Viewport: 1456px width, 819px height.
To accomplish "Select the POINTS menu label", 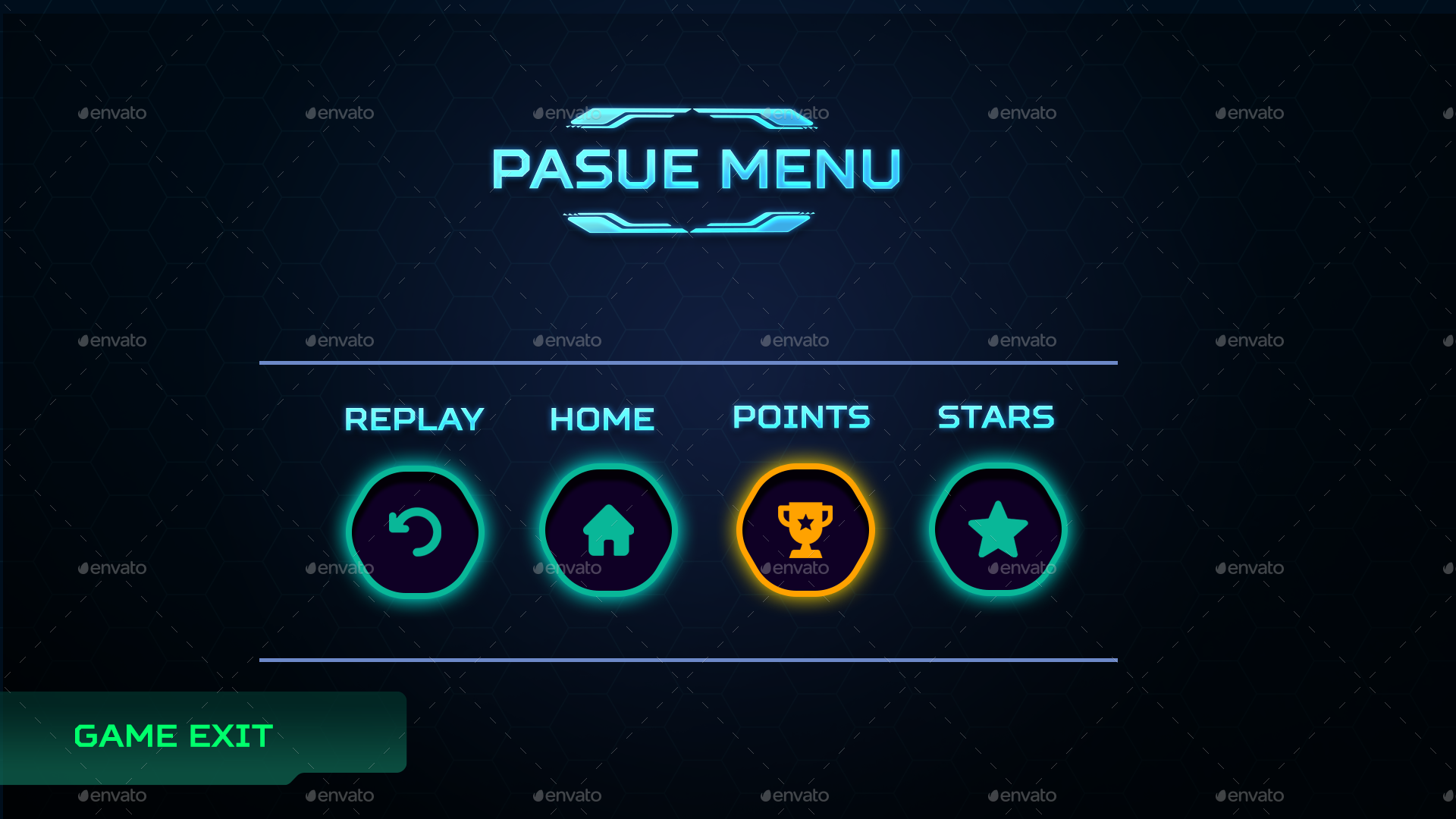I will point(802,416).
